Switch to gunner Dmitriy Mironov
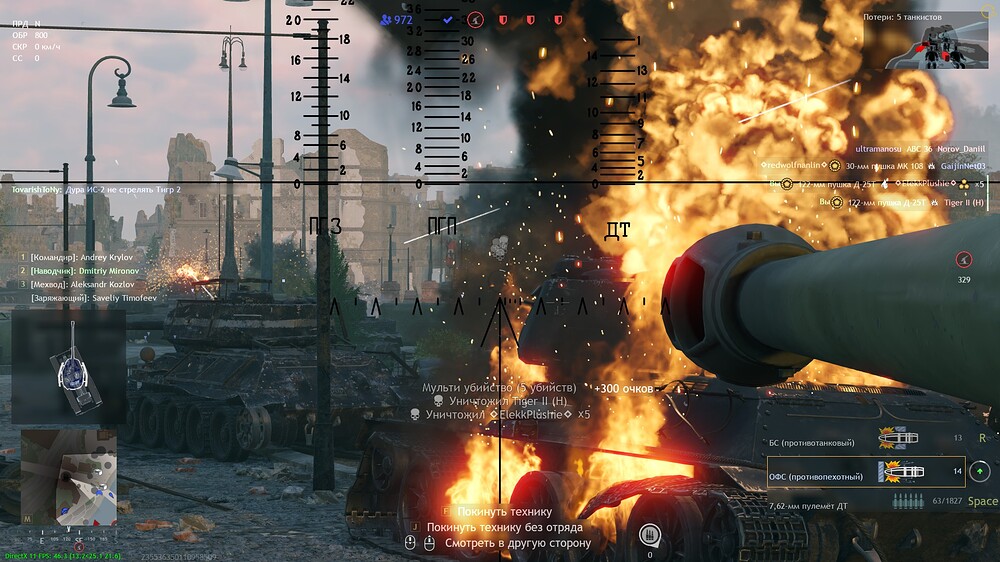The height and width of the screenshot is (562, 1000). (70, 271)
